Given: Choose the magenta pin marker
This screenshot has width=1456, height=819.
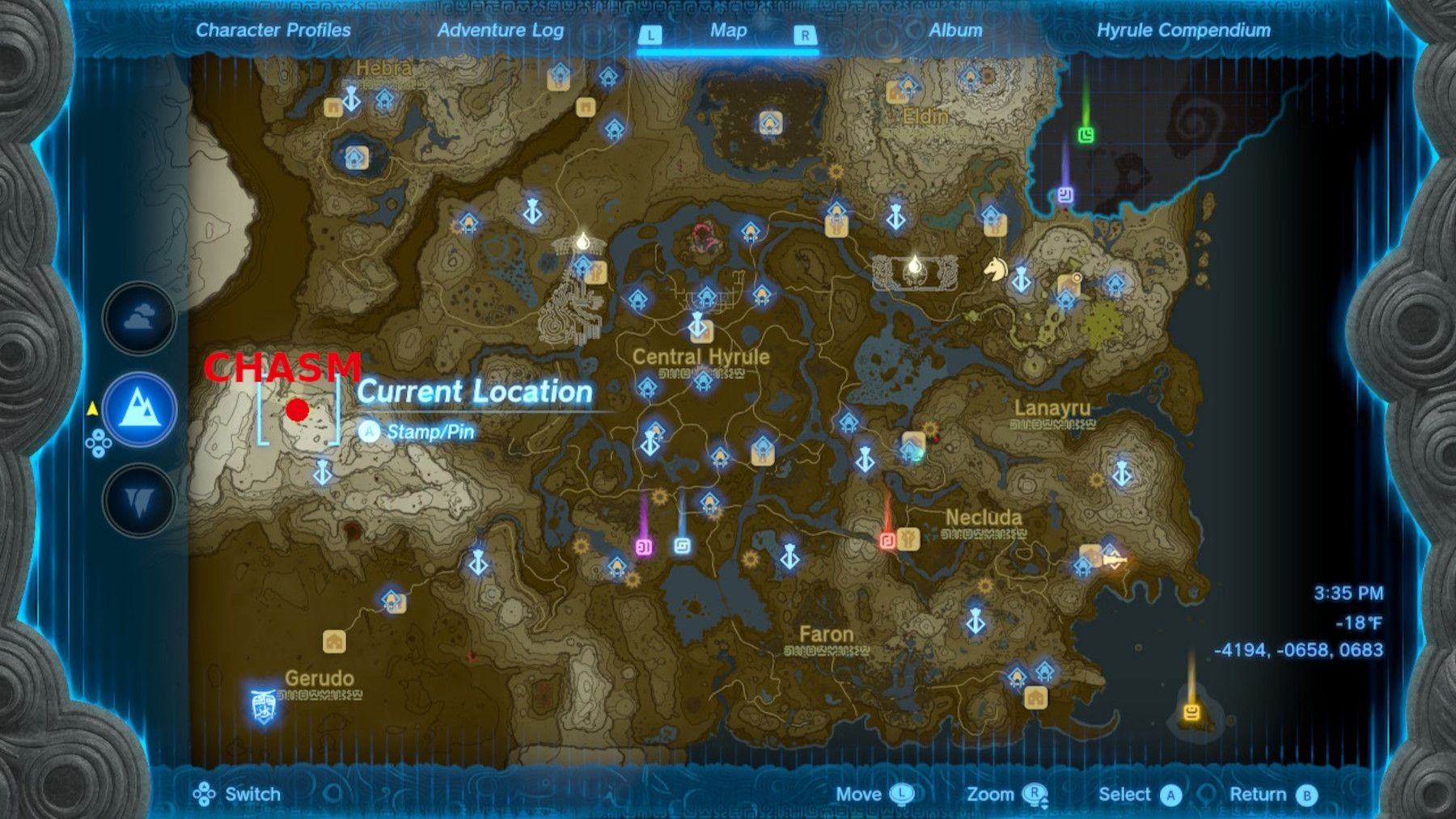Looking at the screenshot, I should 644,547.
